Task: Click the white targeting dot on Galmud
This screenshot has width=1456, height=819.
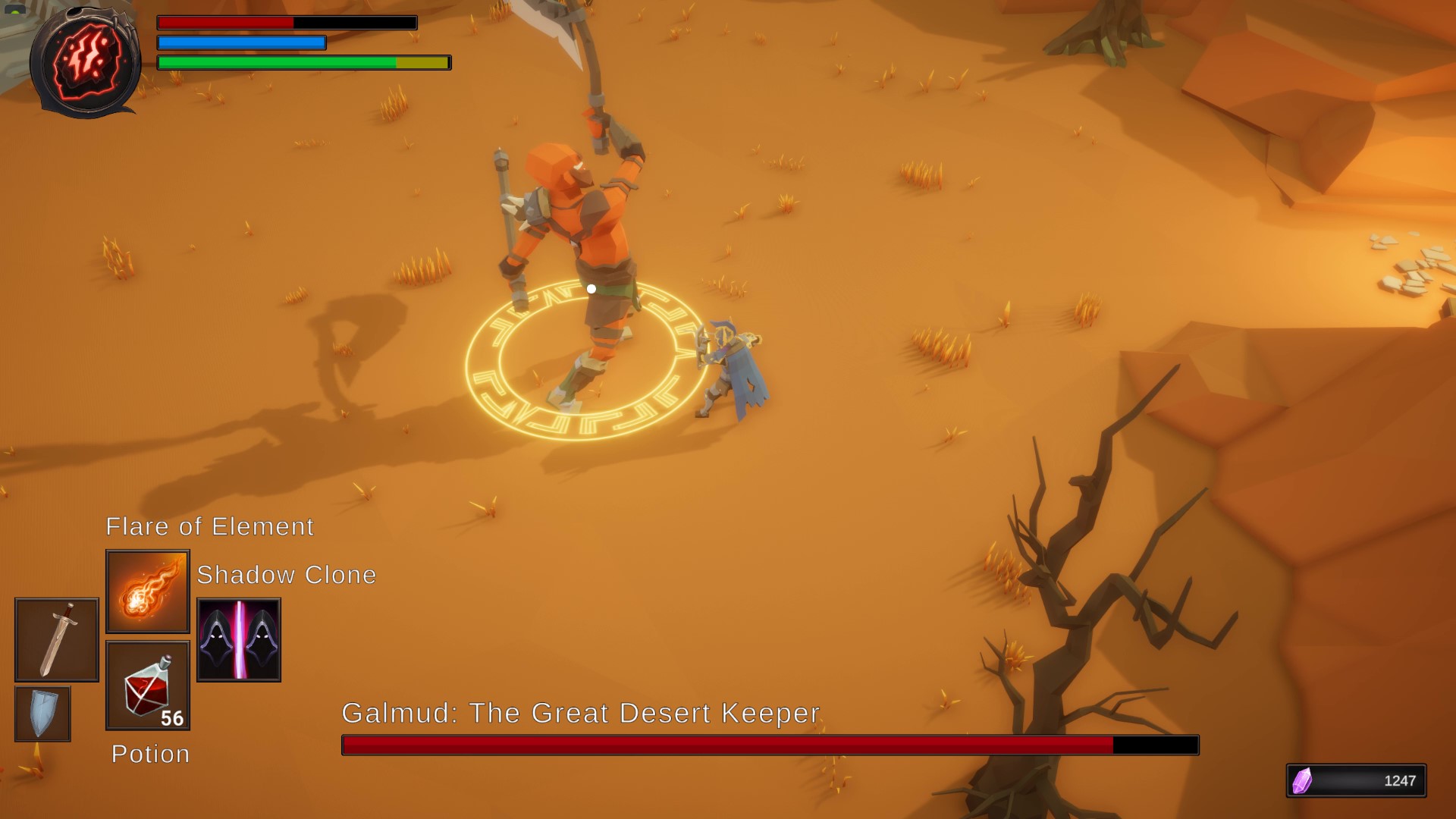Action: point(590,288)
